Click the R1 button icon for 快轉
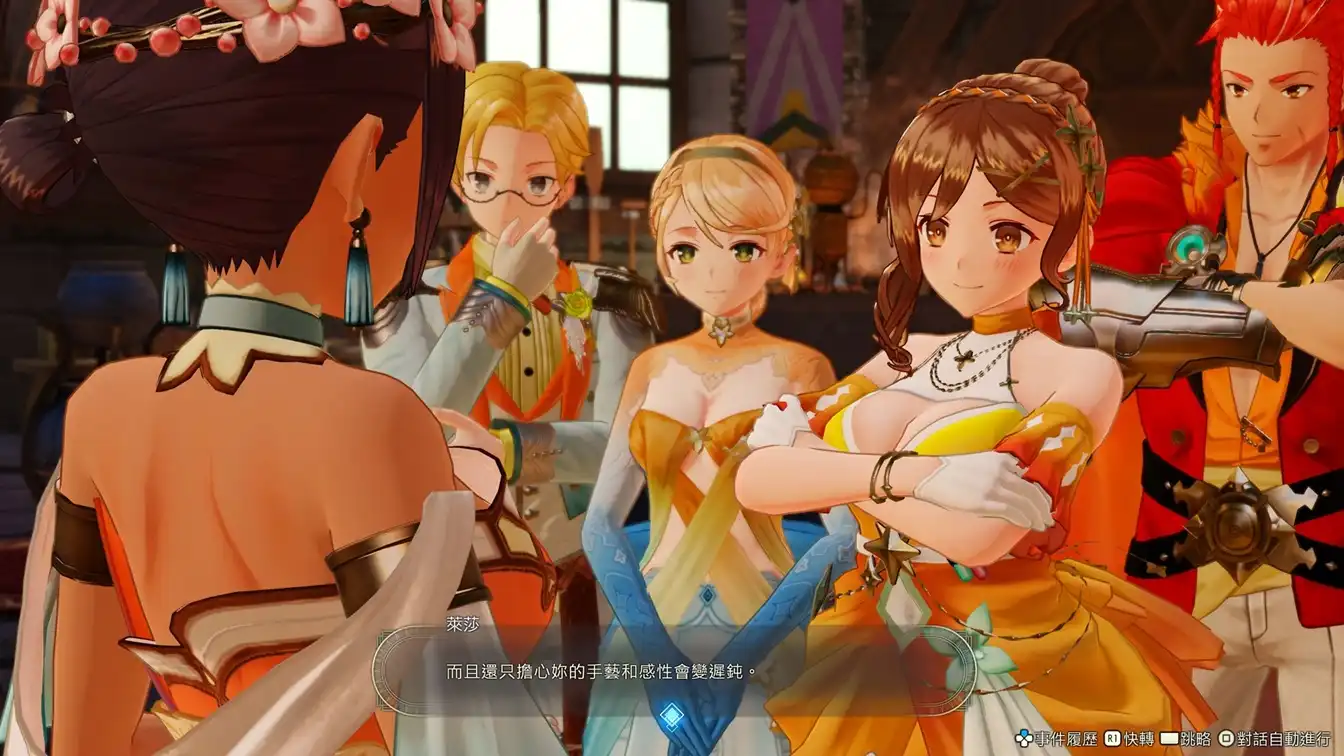Viewport: 1344px width, 756px height. [x=1110, y=738]
